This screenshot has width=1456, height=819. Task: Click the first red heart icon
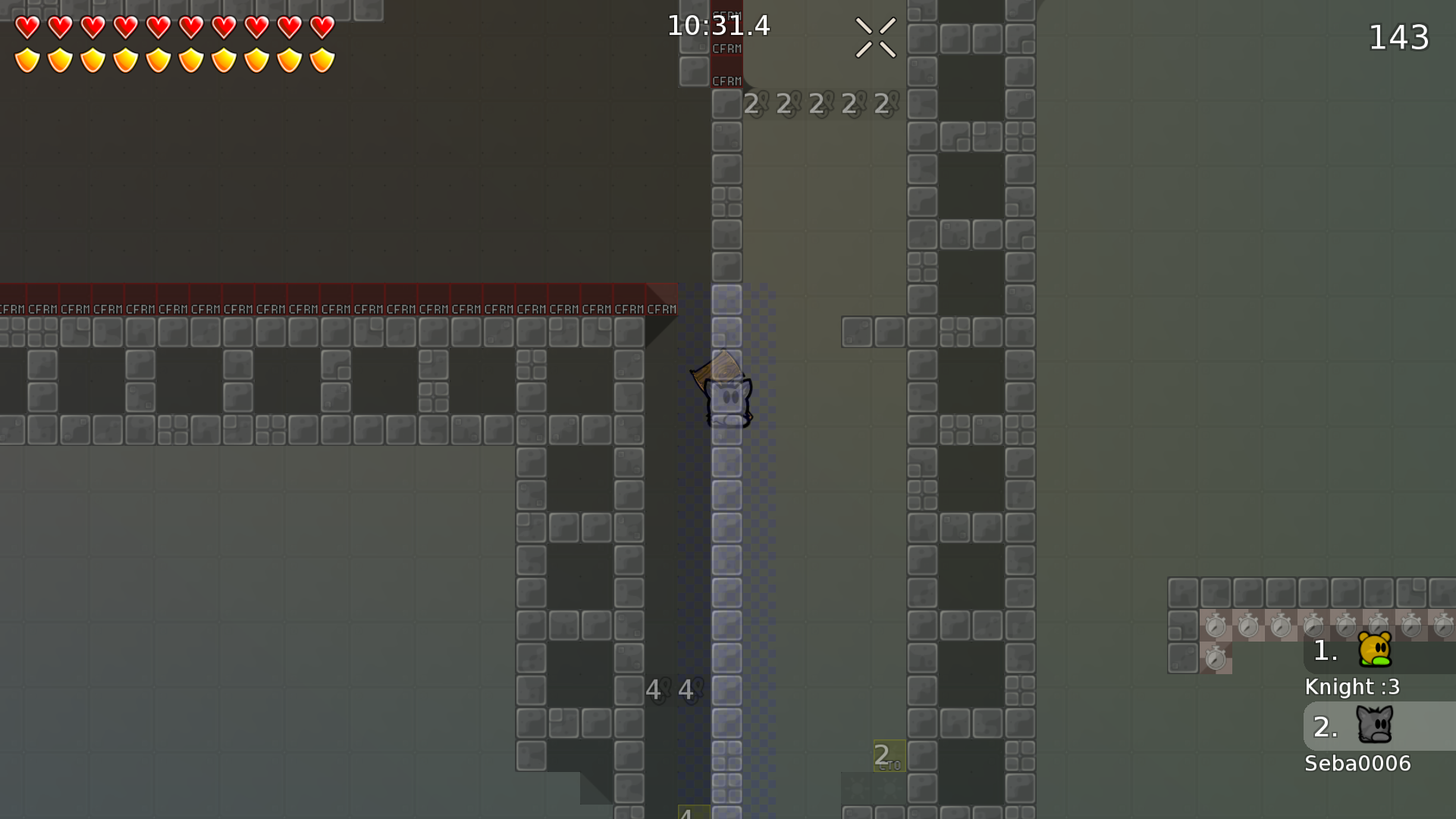[27, 28]
